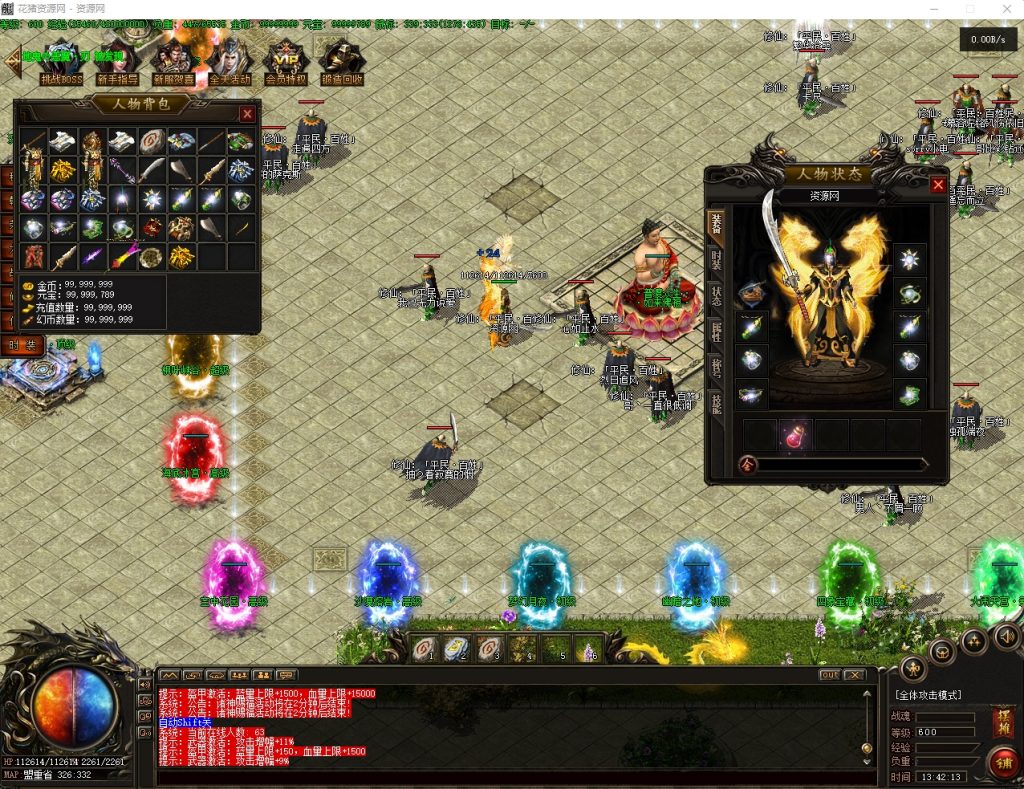Use the item in hotbar slot 1
This screenshot has width=1024, height=789.
tap(425, 648)
